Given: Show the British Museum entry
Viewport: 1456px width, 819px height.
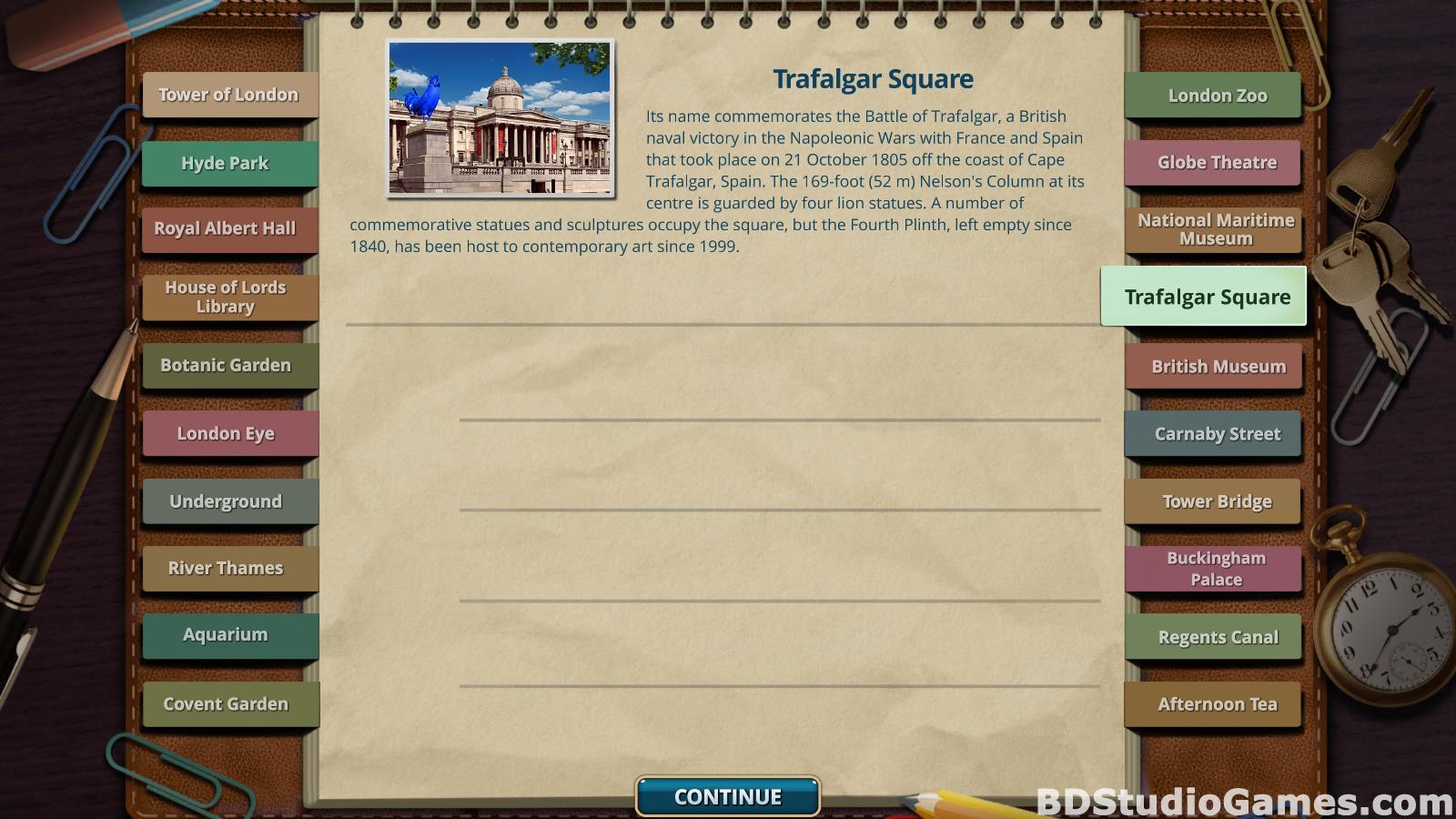Looking at the screenshot, I should (1218, 367).
